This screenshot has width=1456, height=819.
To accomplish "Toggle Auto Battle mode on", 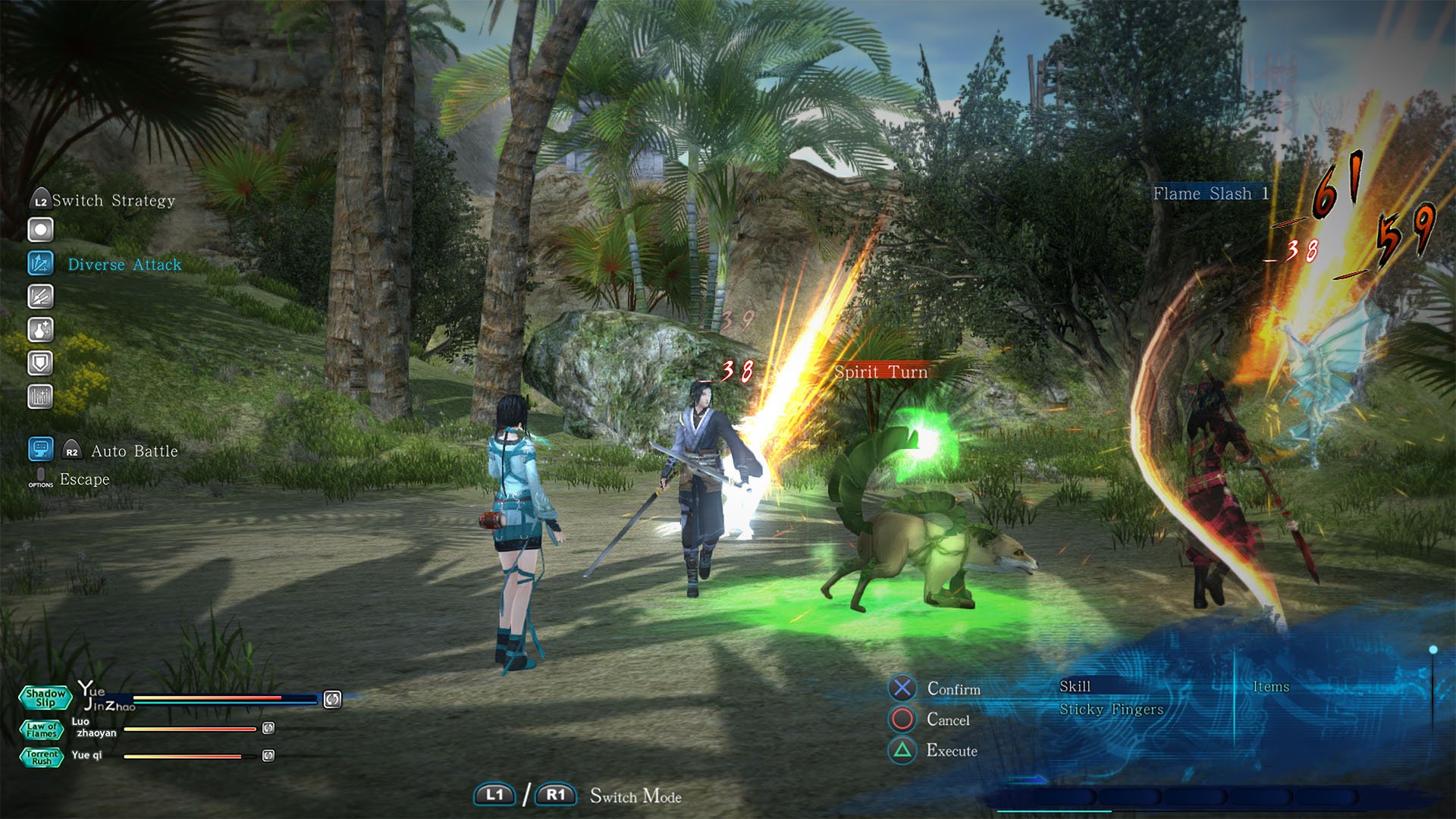I will coord(133,450).
